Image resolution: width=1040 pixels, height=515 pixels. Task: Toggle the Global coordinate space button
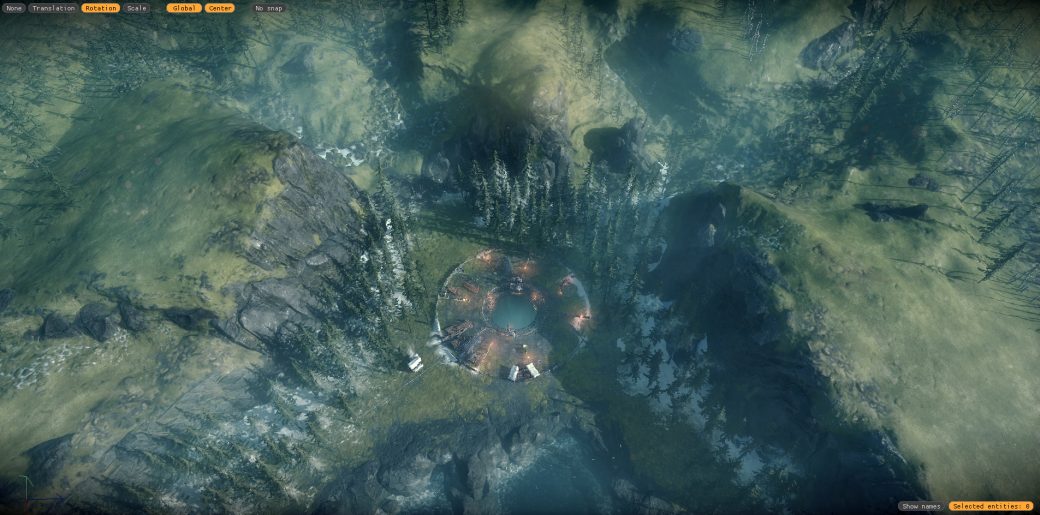click(185, 8)
